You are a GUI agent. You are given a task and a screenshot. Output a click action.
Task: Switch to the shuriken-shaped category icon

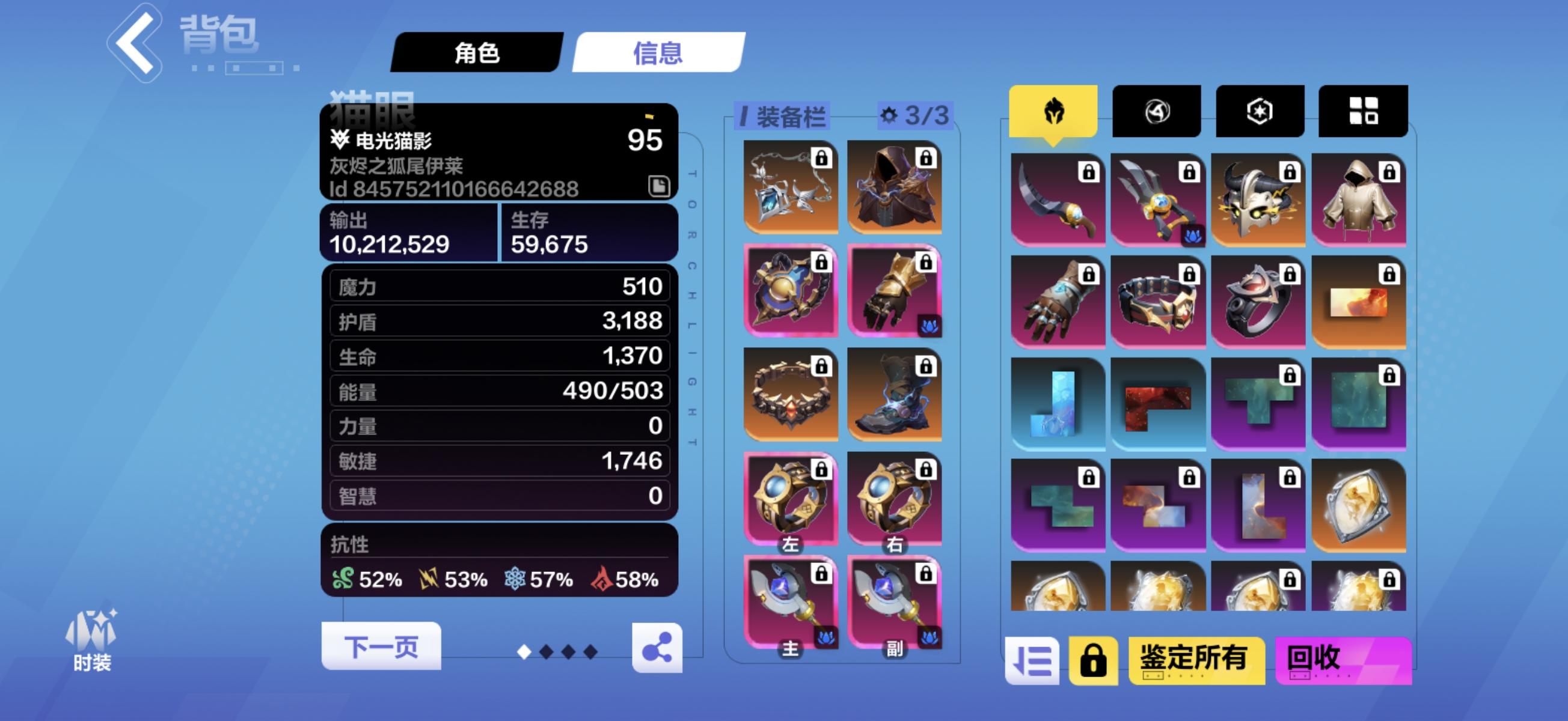(x=1156, y=109)
